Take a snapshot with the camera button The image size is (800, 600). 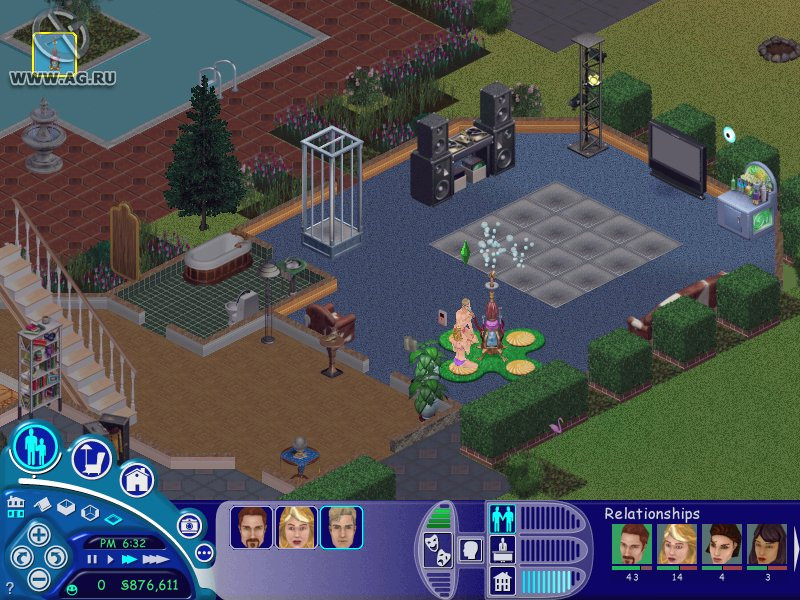[188, 525]
